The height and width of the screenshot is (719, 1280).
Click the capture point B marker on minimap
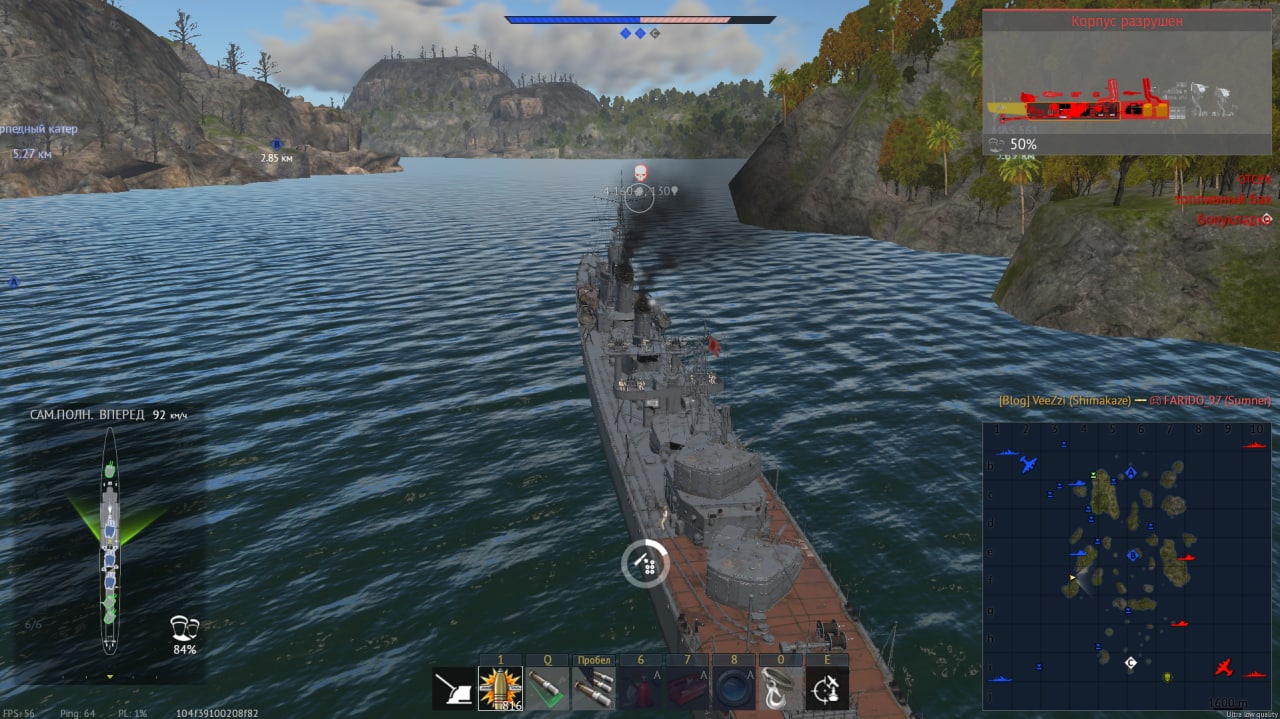1133,555
